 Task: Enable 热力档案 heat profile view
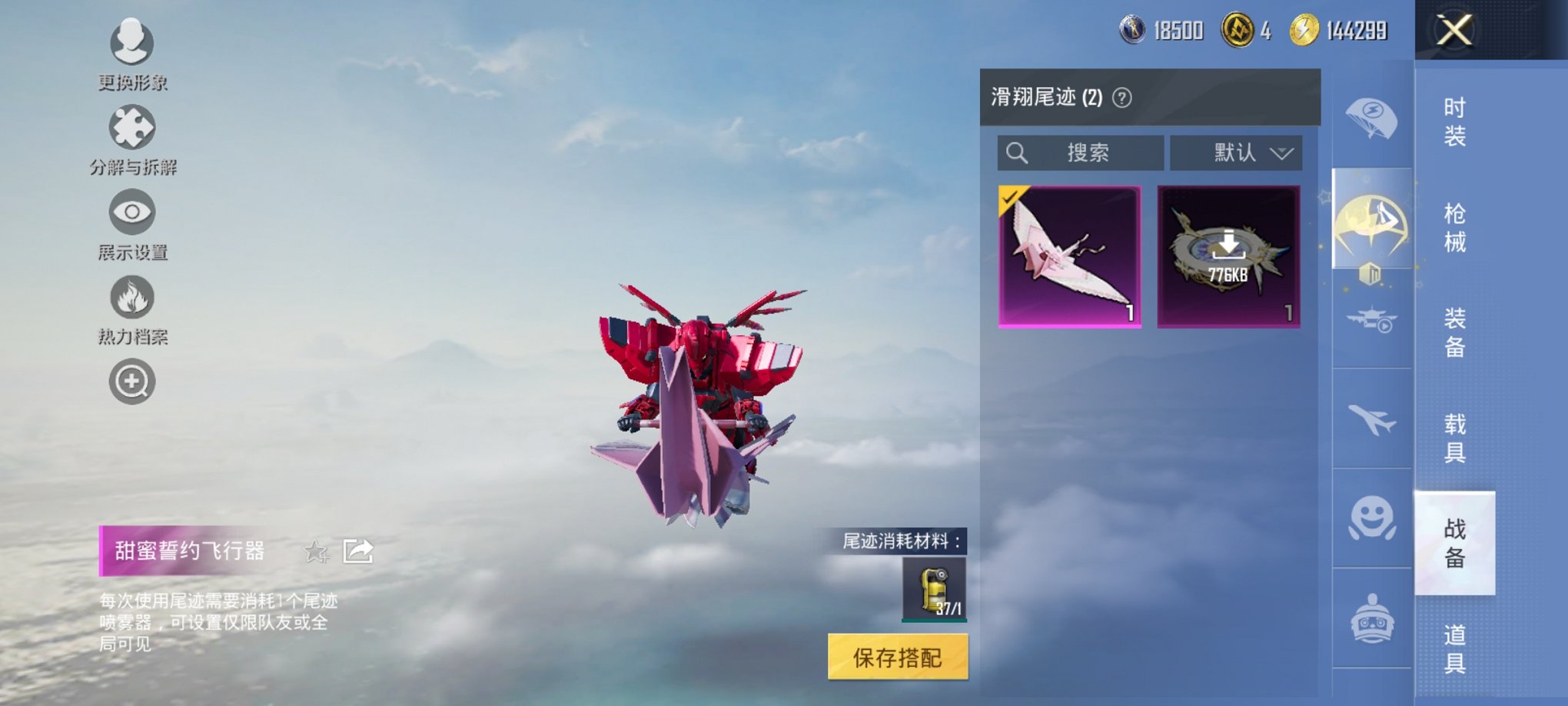tap(131, 296)
